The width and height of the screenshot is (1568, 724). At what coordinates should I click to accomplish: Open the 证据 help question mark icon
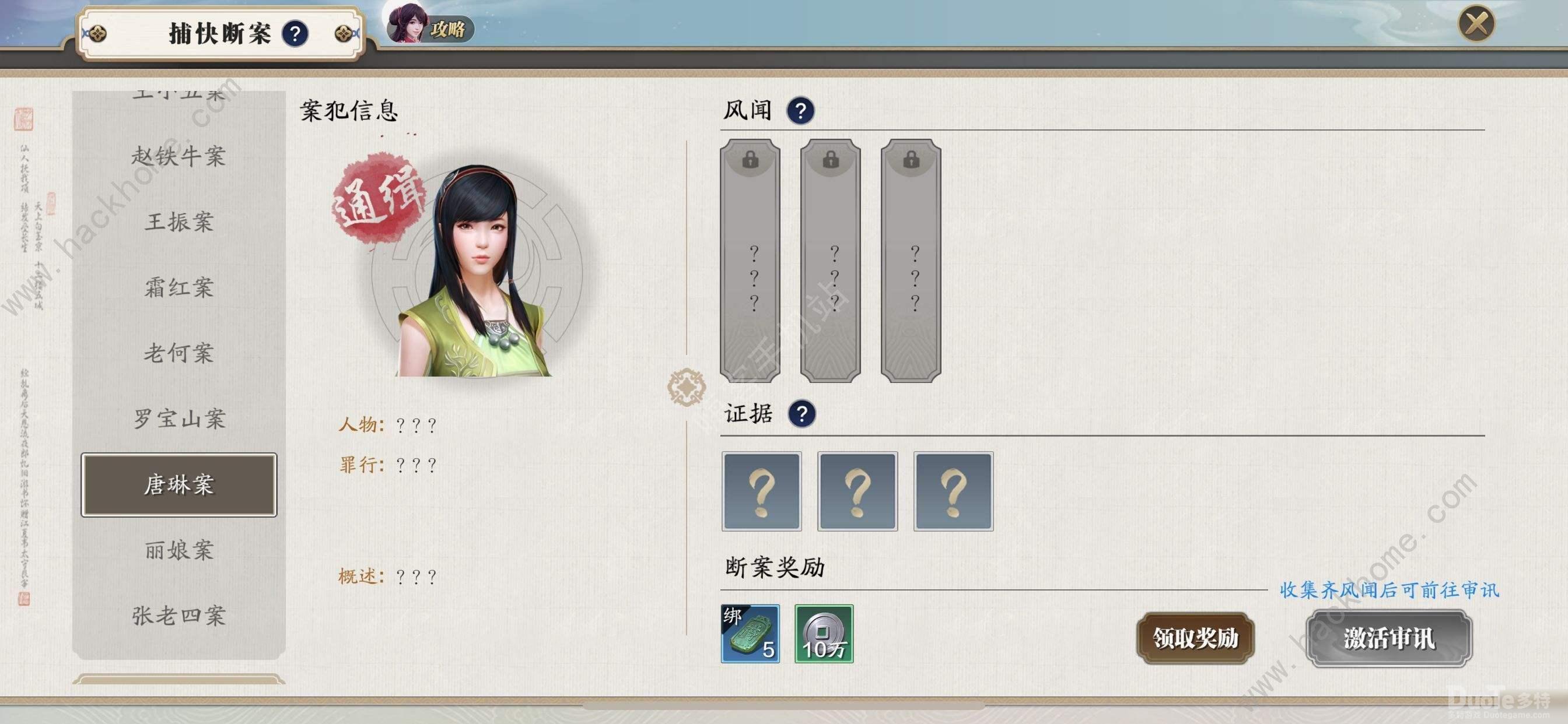[801, 414]
